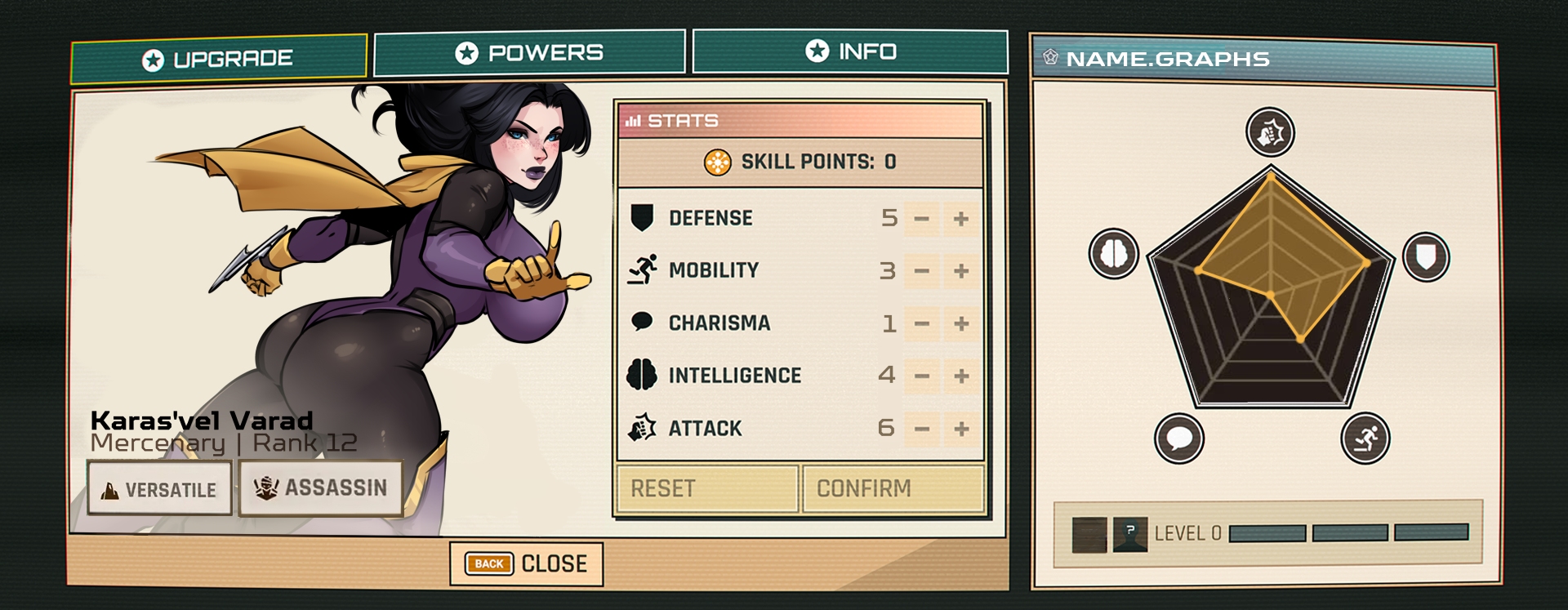Switch to the Upgrade tab
The width and height of the screenshot is (1568, 610).
[218, 59]
